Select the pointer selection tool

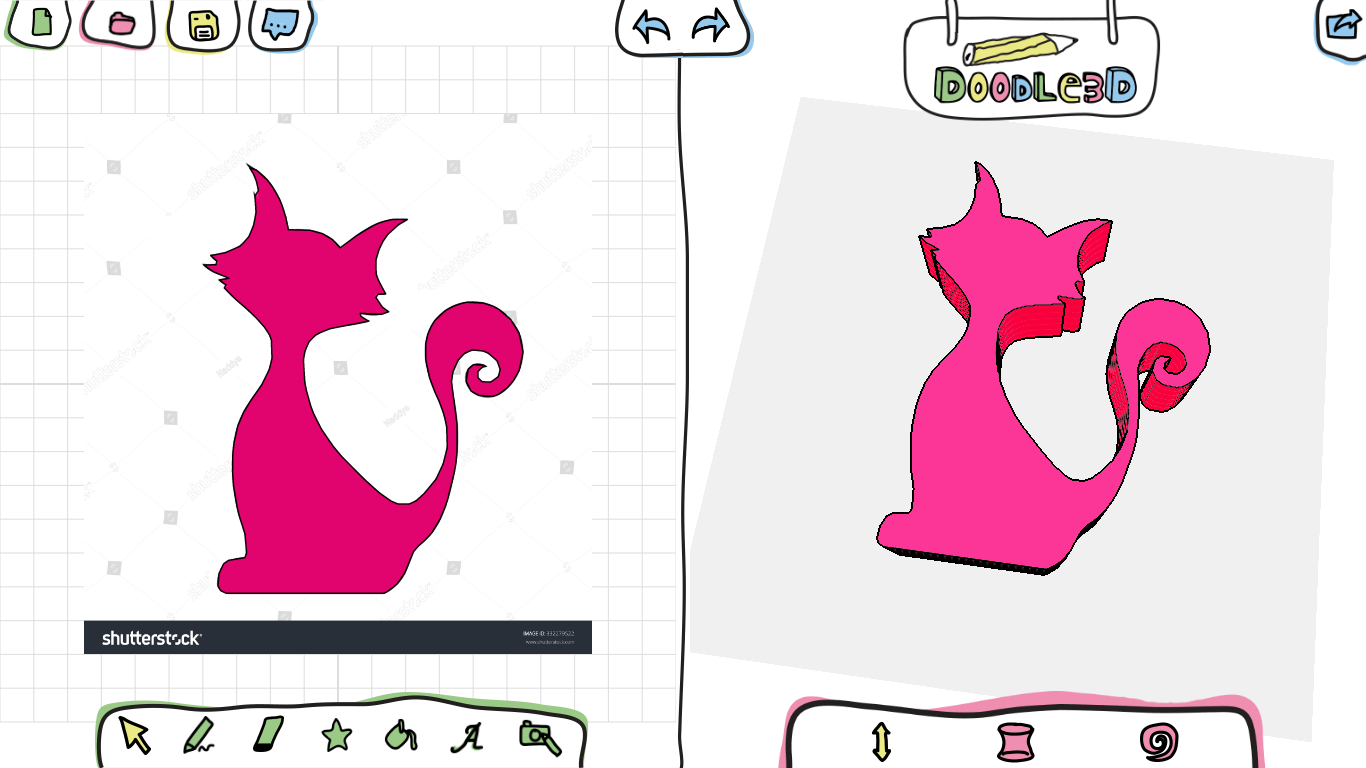click(x=134, y=736)
